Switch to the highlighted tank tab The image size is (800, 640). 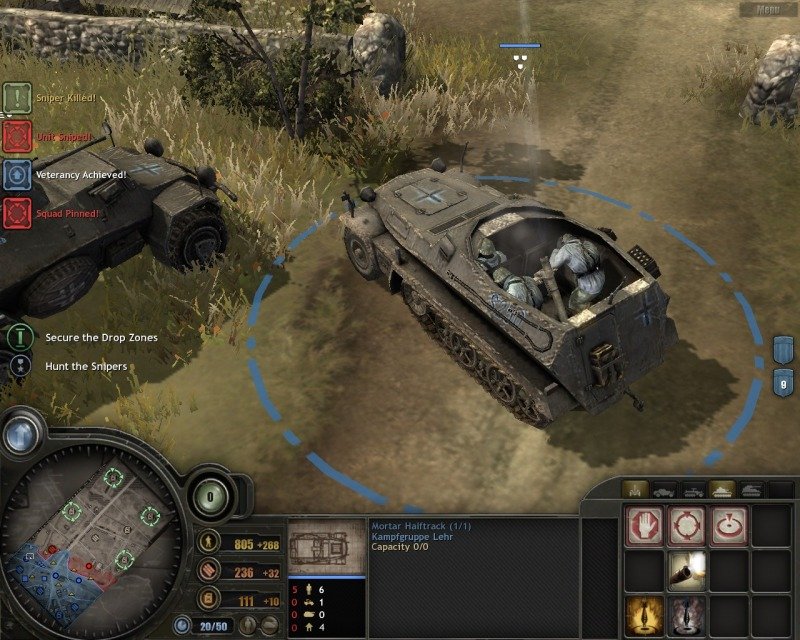tap(722, 490)
